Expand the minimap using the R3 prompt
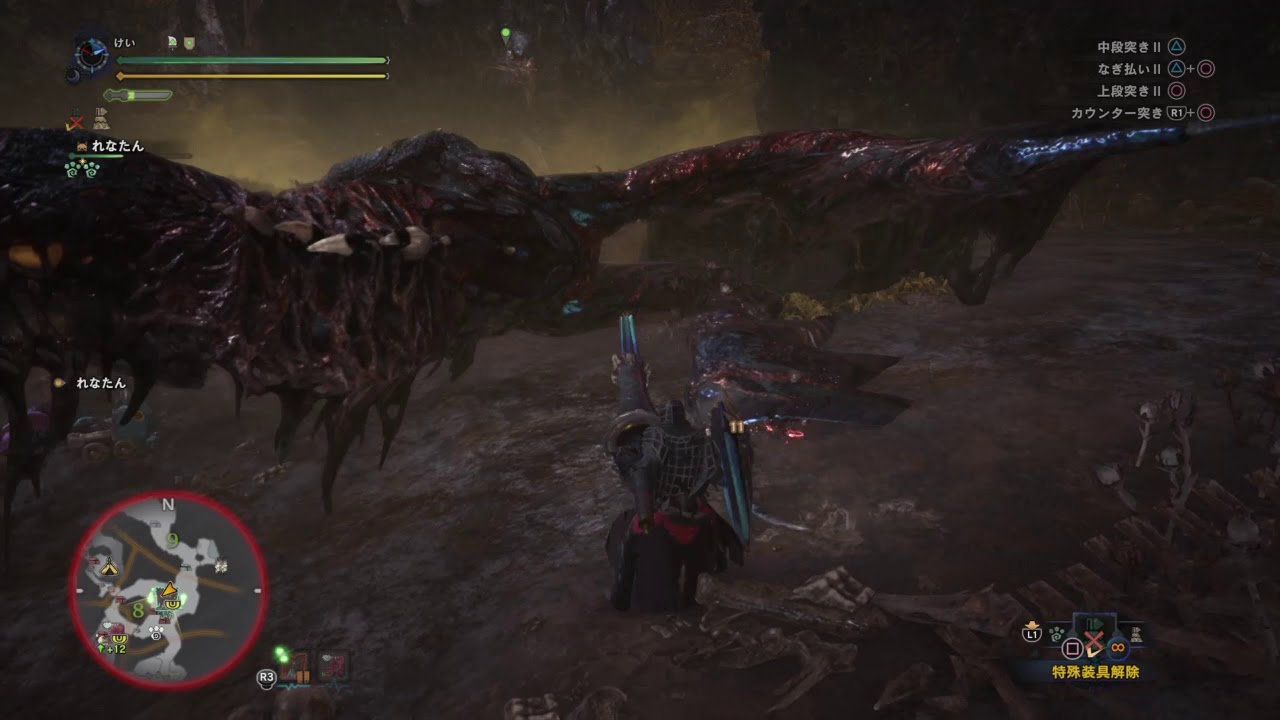 click(x=266, y=677)
